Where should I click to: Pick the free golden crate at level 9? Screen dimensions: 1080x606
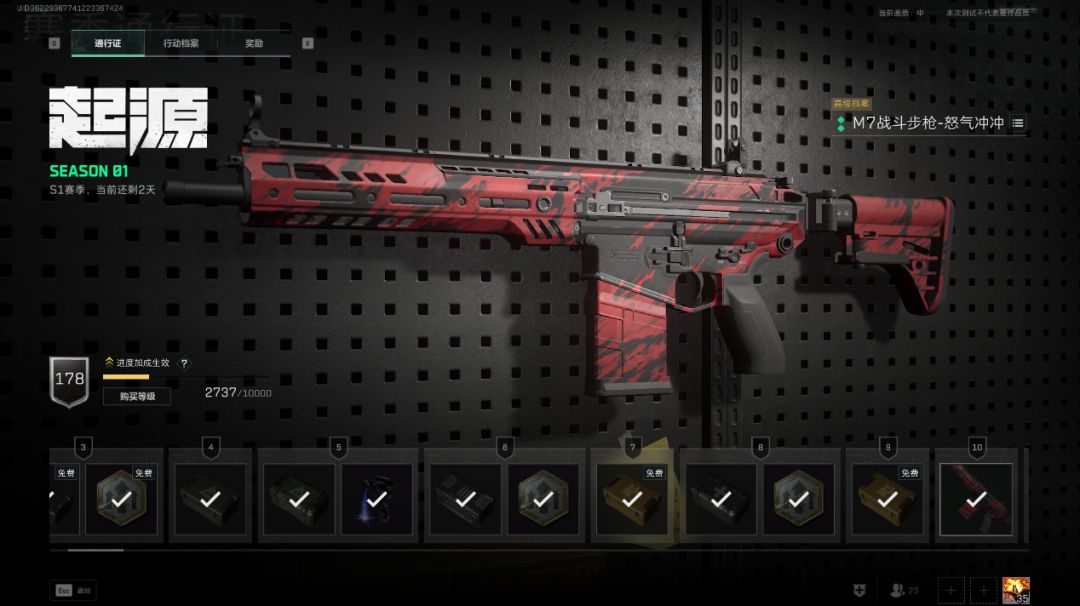887,499
